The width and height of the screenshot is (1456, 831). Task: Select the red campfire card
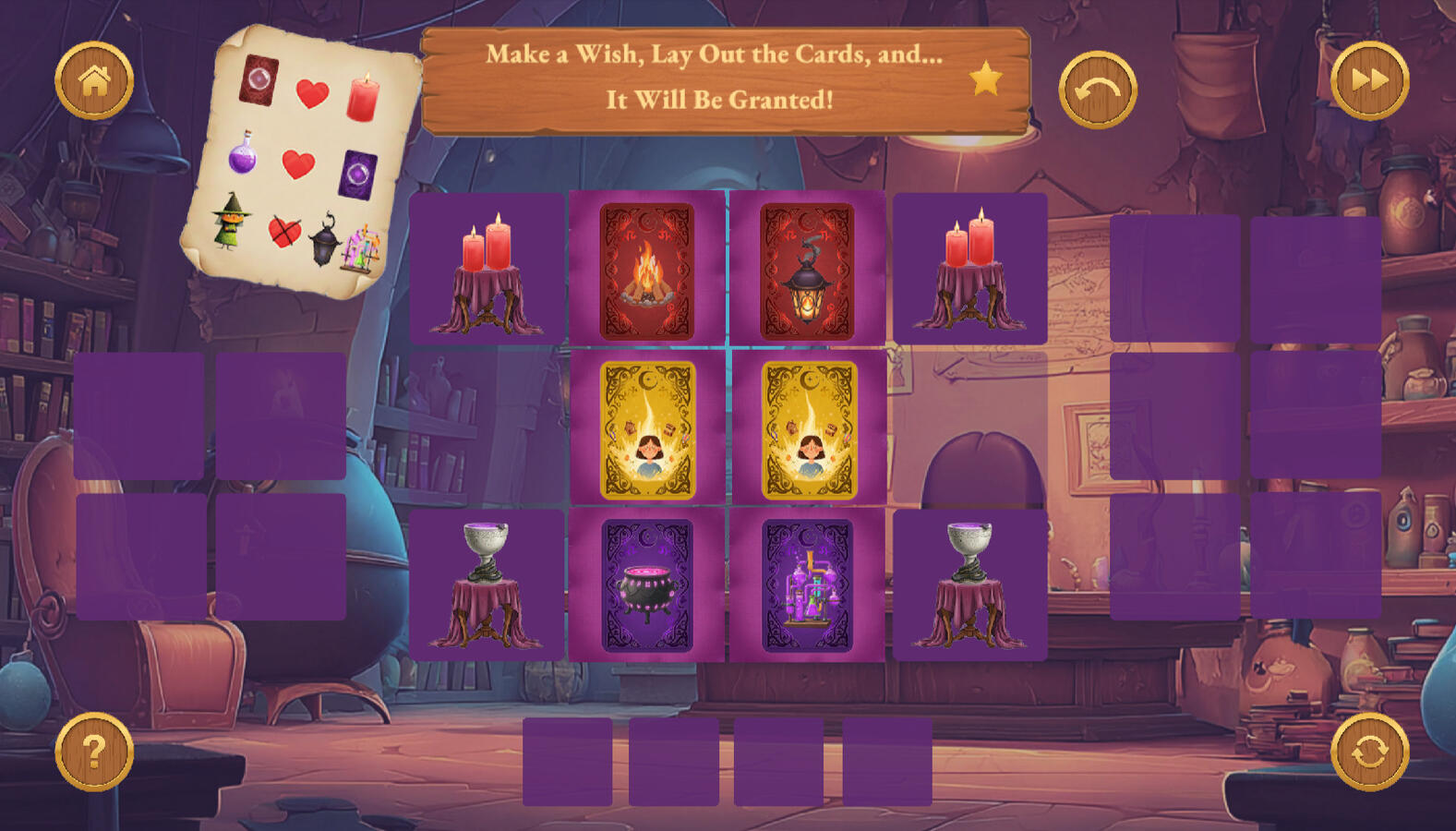pyautogui.click(x=646, y=271)
